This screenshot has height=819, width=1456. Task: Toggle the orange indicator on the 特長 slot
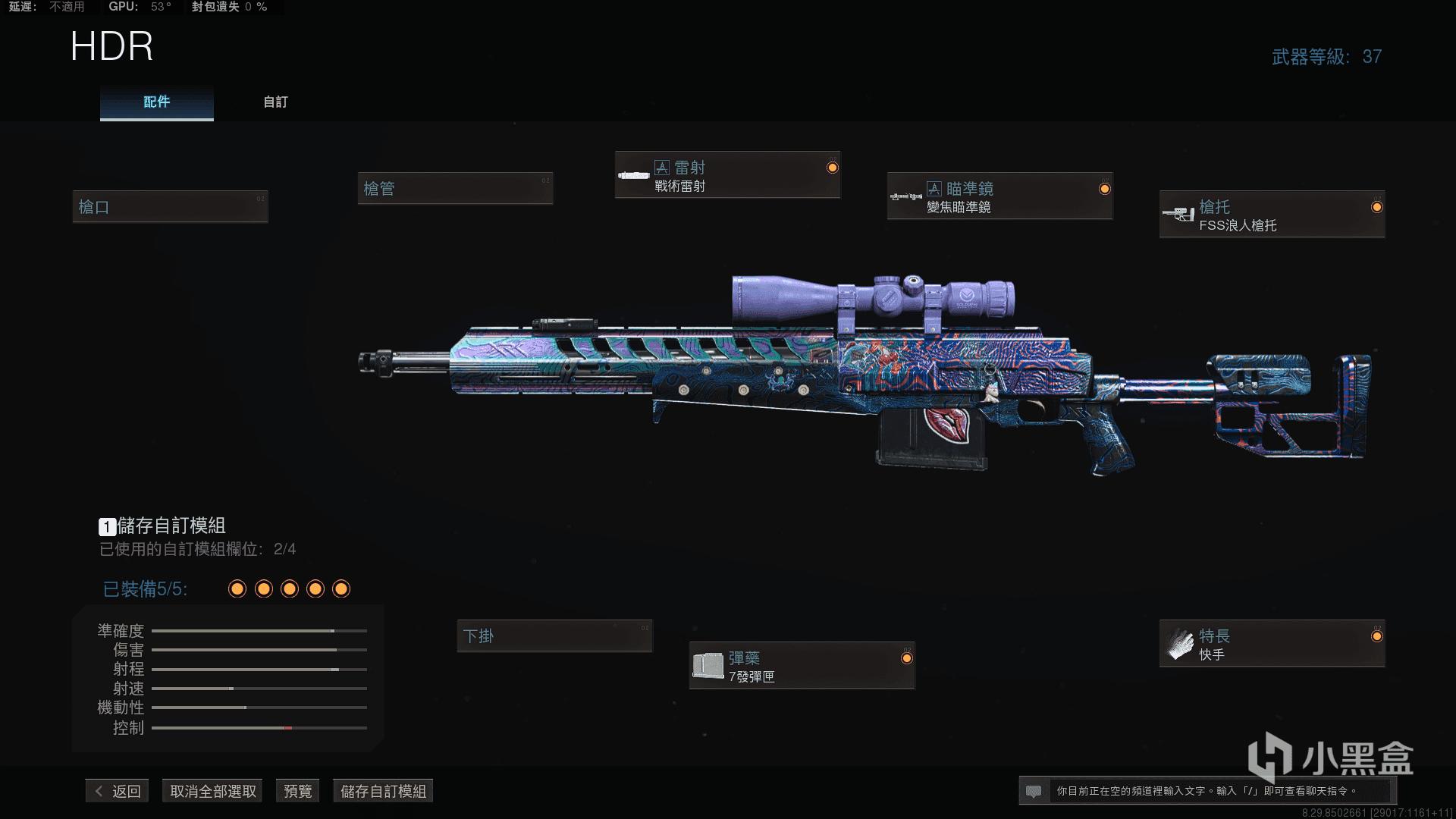pyautogui.click(x=1376, y=636)
